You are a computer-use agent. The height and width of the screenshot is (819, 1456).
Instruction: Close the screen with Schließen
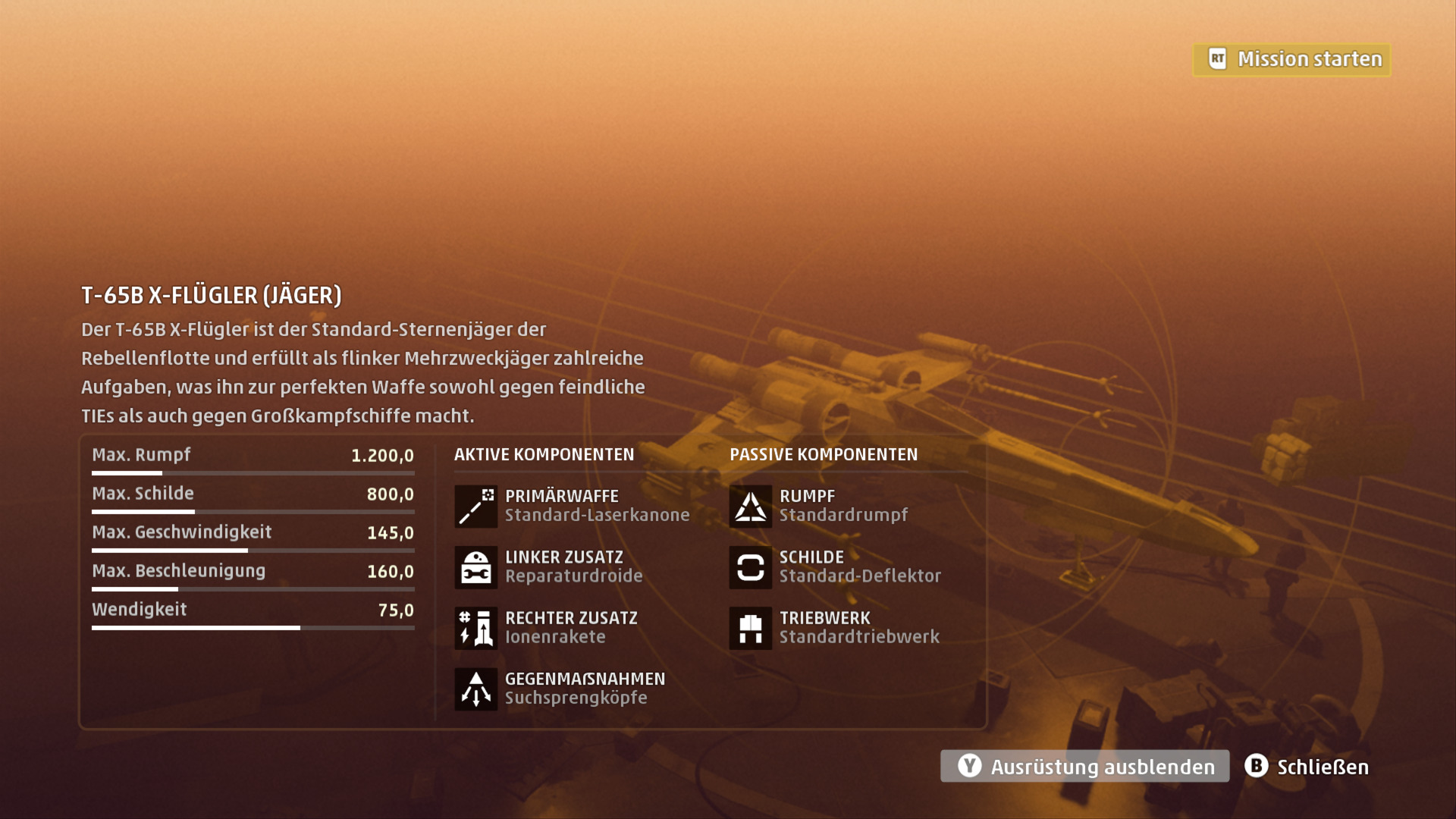[x=1307, y=767]
